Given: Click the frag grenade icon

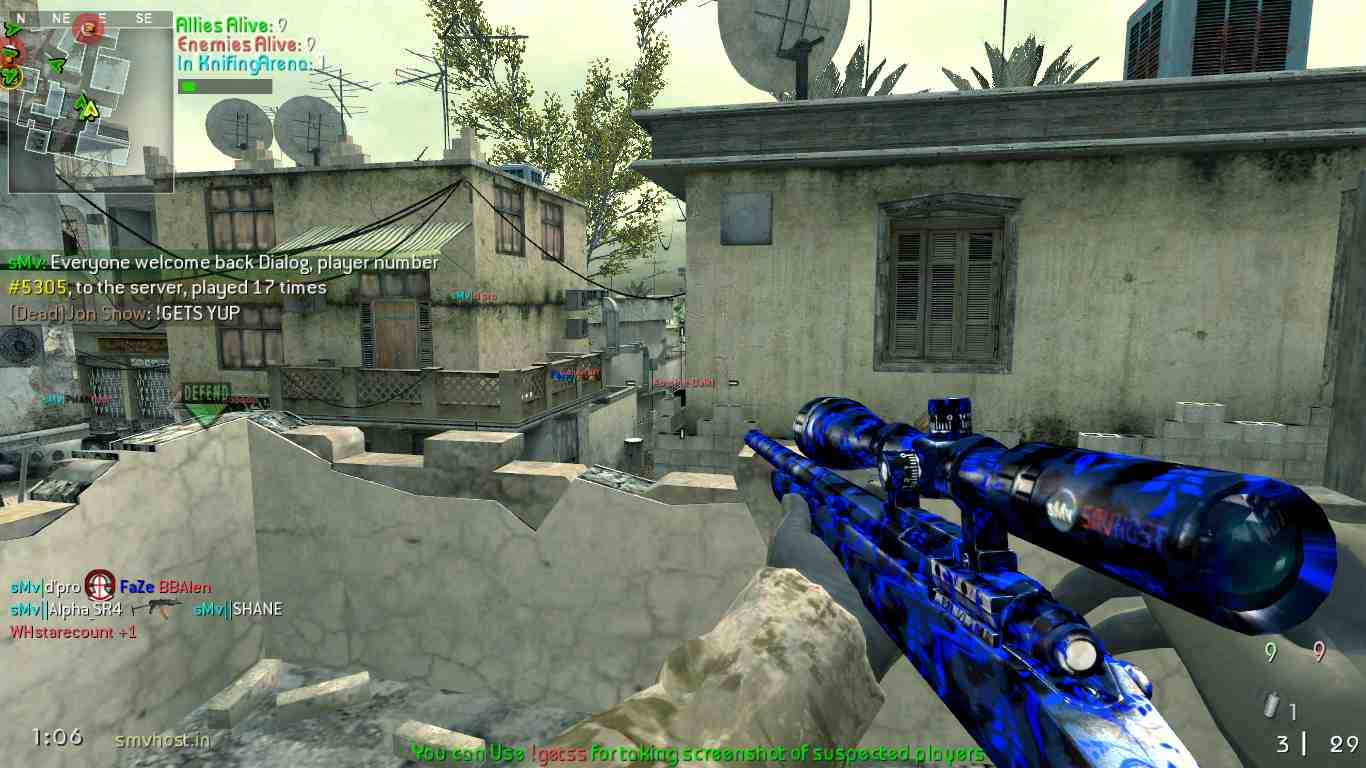Looking at the screenshot, I should [1271, 707].
